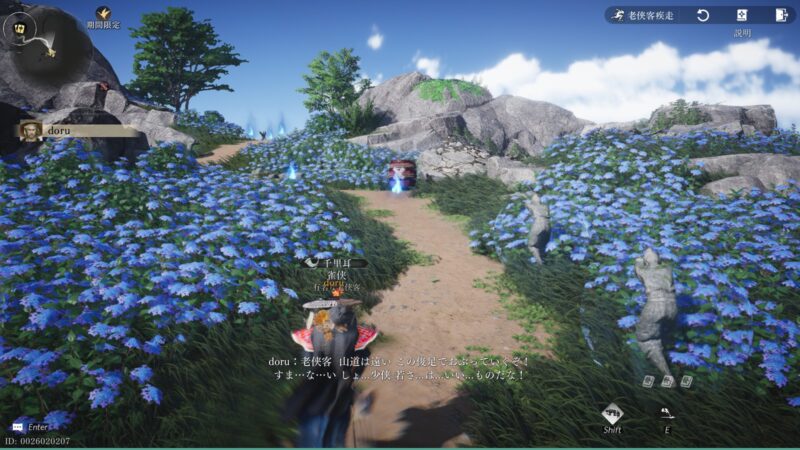
Task: Use the straw hat skill icon
Action: pyautogui.click(x=667, y=412)
